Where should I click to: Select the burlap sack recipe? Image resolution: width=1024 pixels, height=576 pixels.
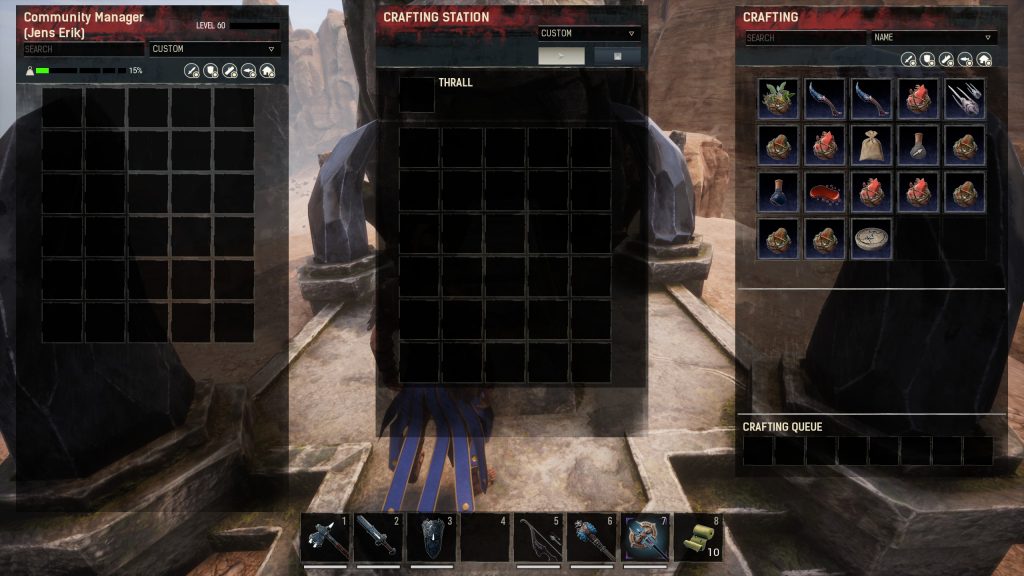pyautogui.click(x=871, y=145)
